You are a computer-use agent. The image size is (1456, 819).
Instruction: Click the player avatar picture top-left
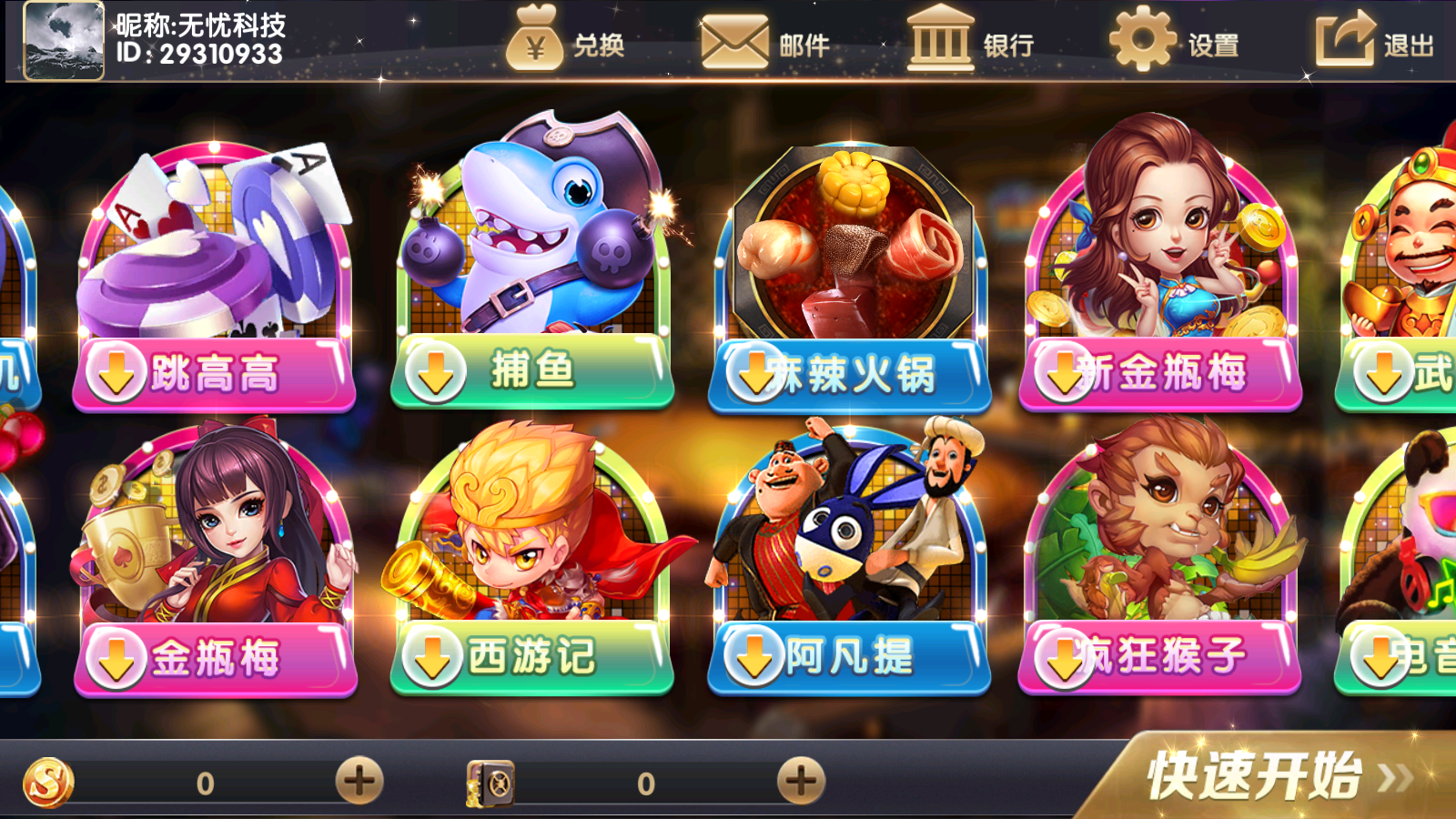62,41
